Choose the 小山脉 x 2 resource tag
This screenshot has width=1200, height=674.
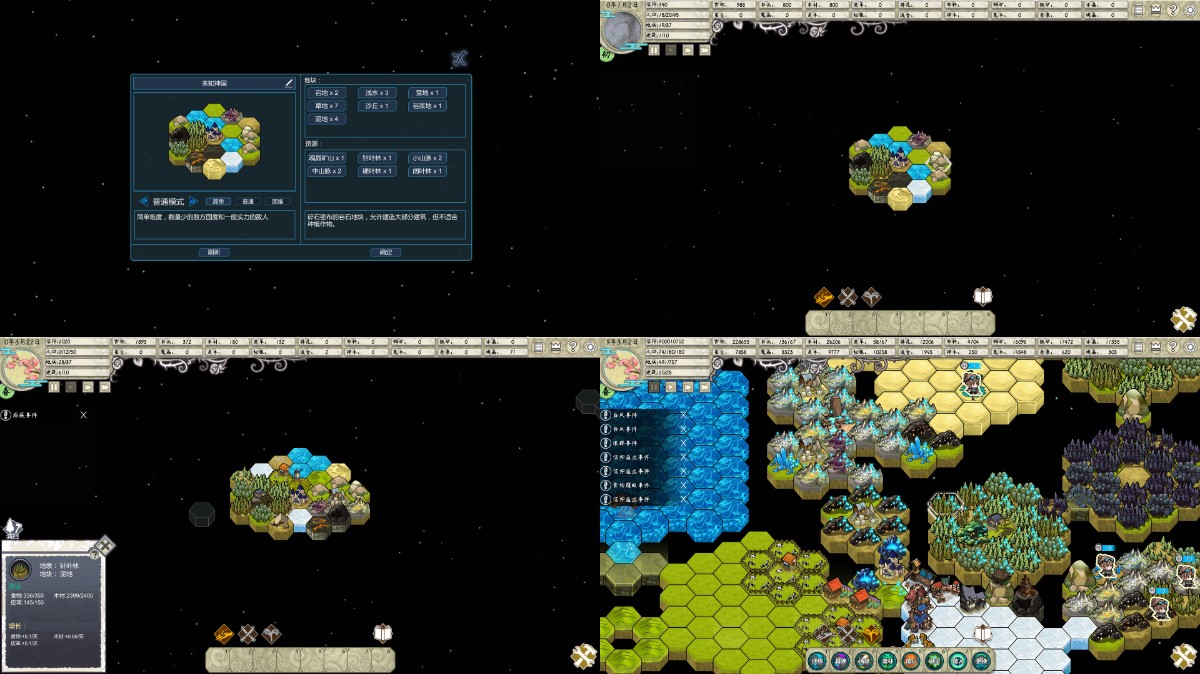pos(427,158)
